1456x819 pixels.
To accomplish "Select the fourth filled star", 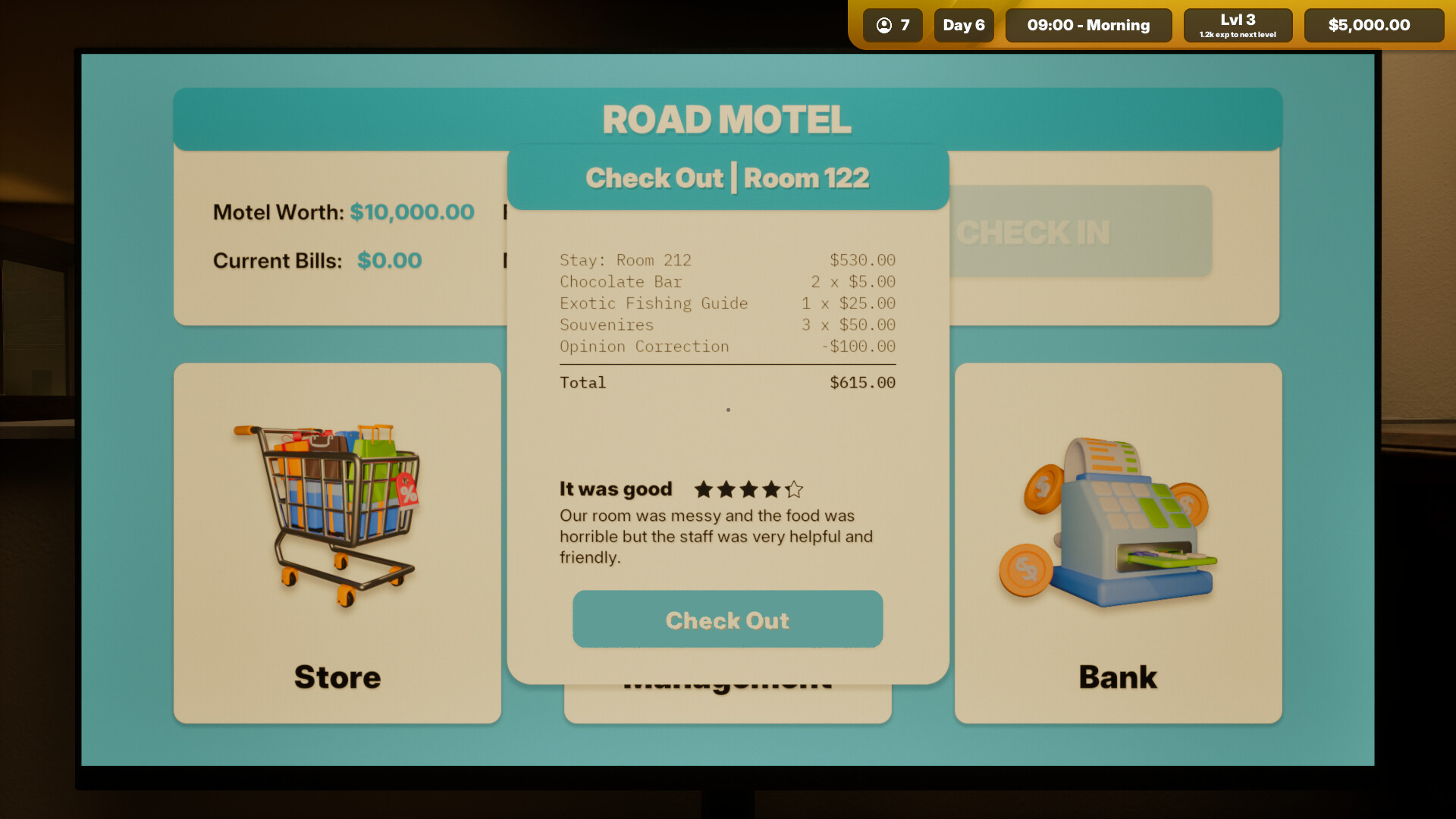I will pyautogui.click(x=770, y=490).
